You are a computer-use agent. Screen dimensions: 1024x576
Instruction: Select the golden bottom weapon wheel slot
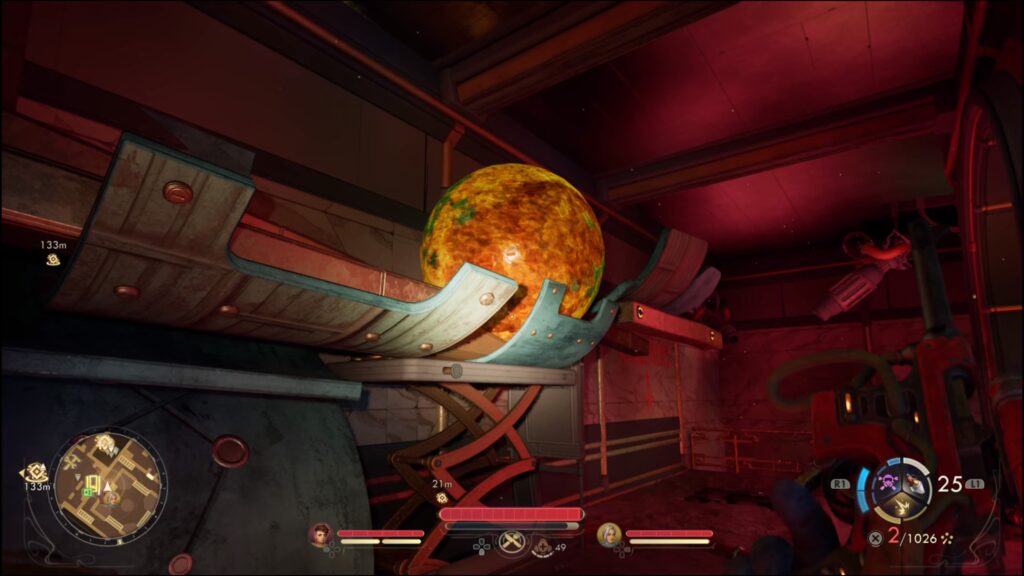(900, 508)
